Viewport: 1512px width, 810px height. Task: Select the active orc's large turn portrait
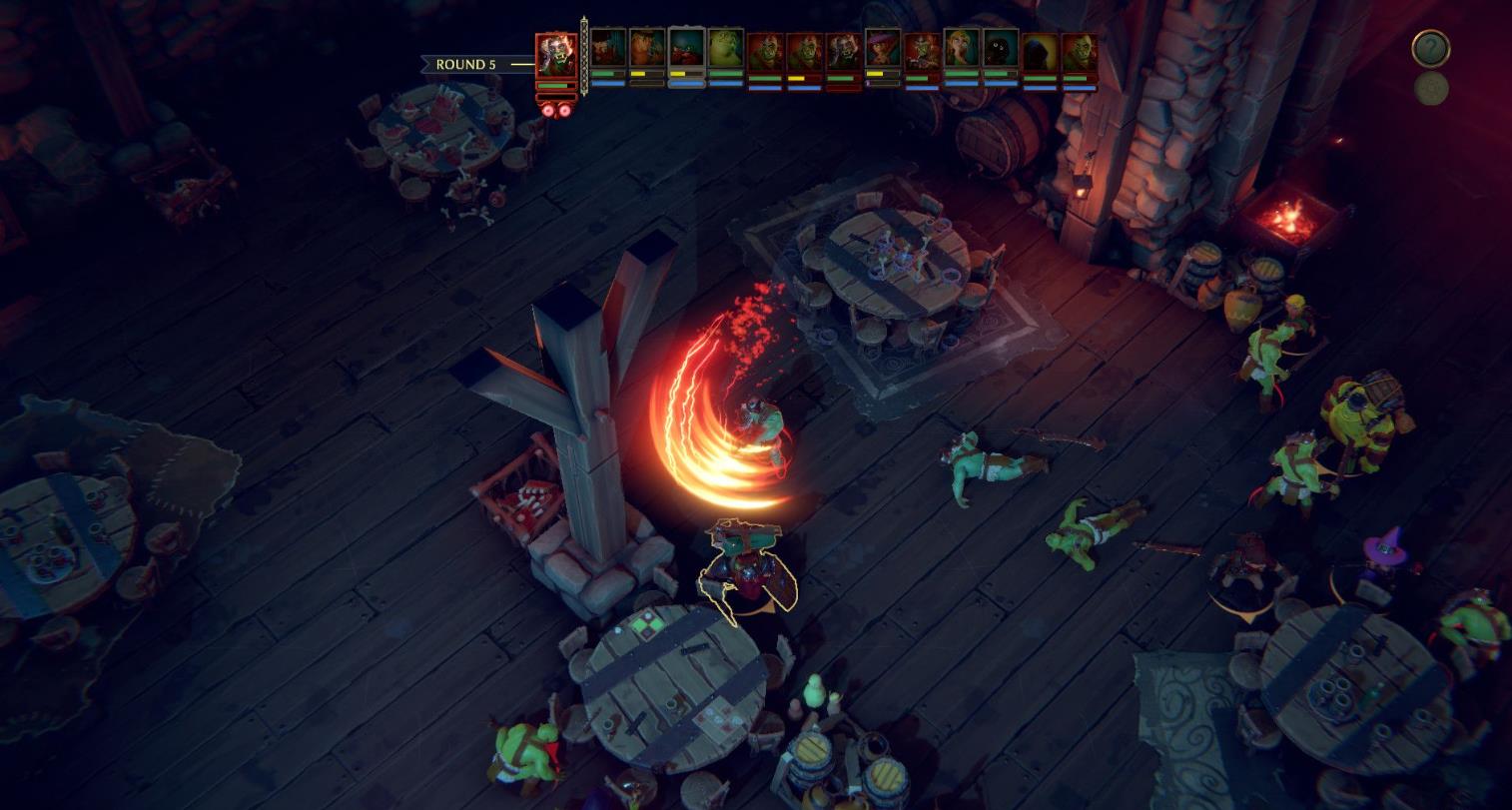coord(555,56)
